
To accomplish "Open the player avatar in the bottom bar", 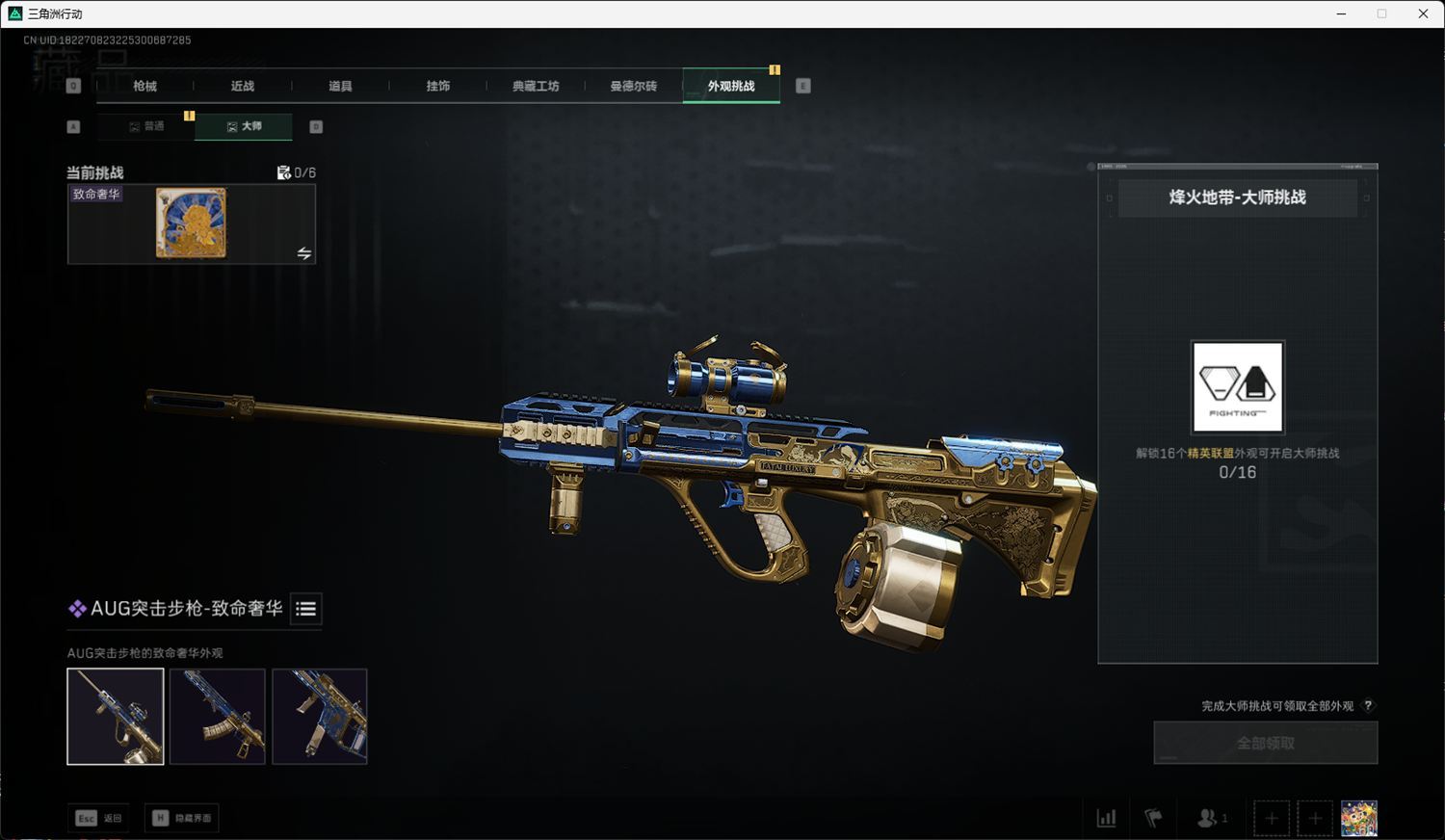I will (x=1359, y=819).
